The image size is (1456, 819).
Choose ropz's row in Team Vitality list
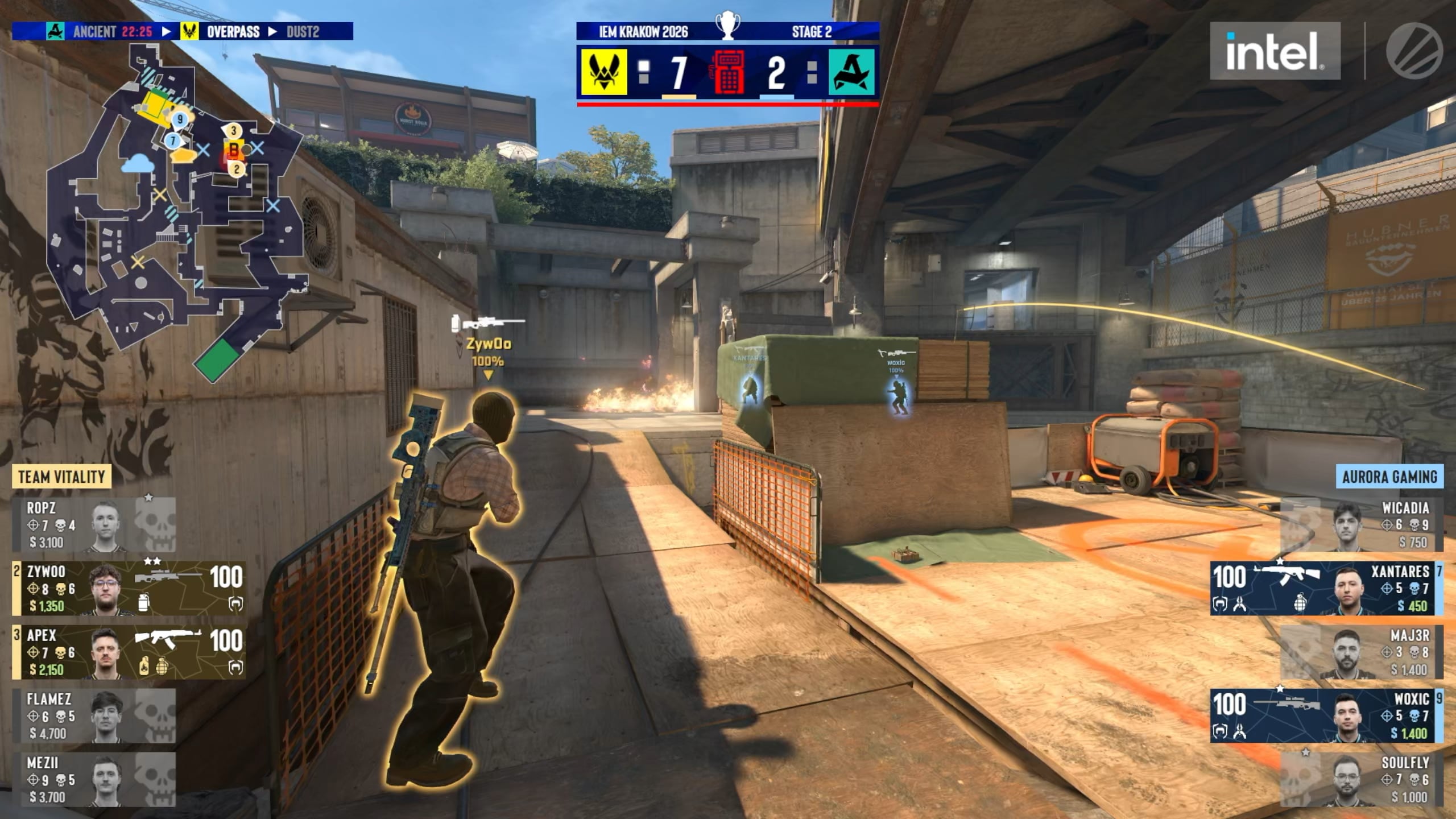[94, 524]
